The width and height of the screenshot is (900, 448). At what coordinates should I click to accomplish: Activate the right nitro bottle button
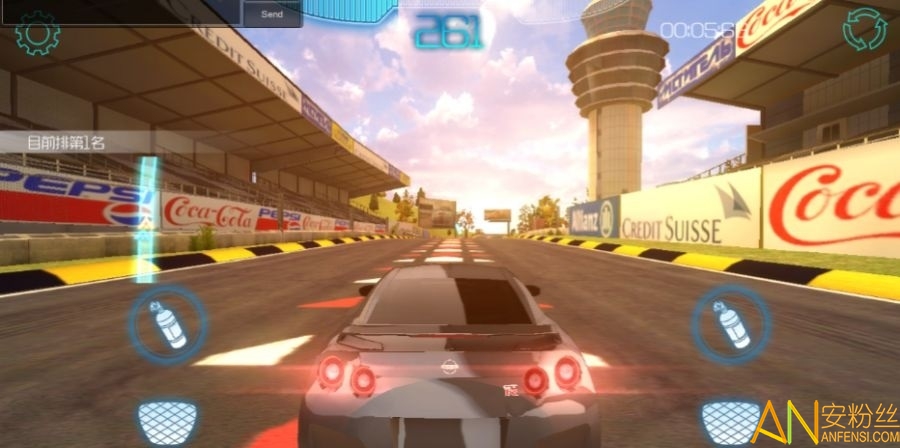click(x=731, y=323)
